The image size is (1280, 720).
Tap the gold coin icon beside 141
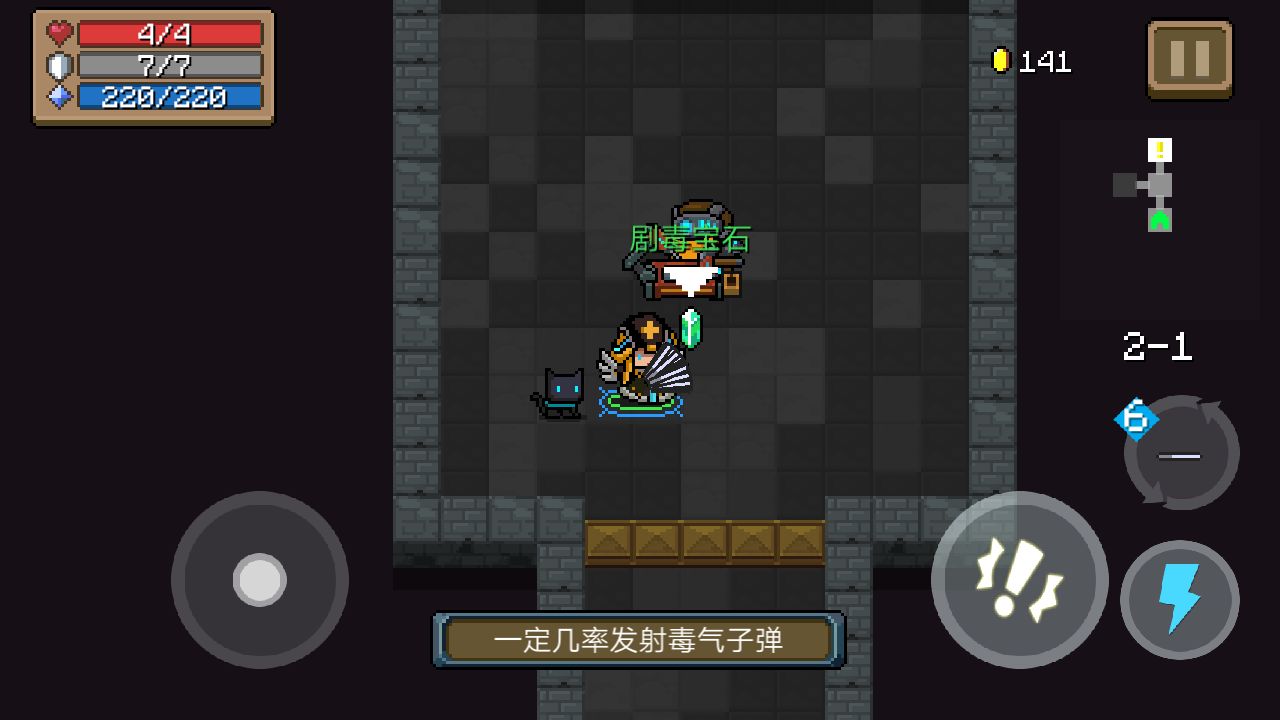[1002, 59]
